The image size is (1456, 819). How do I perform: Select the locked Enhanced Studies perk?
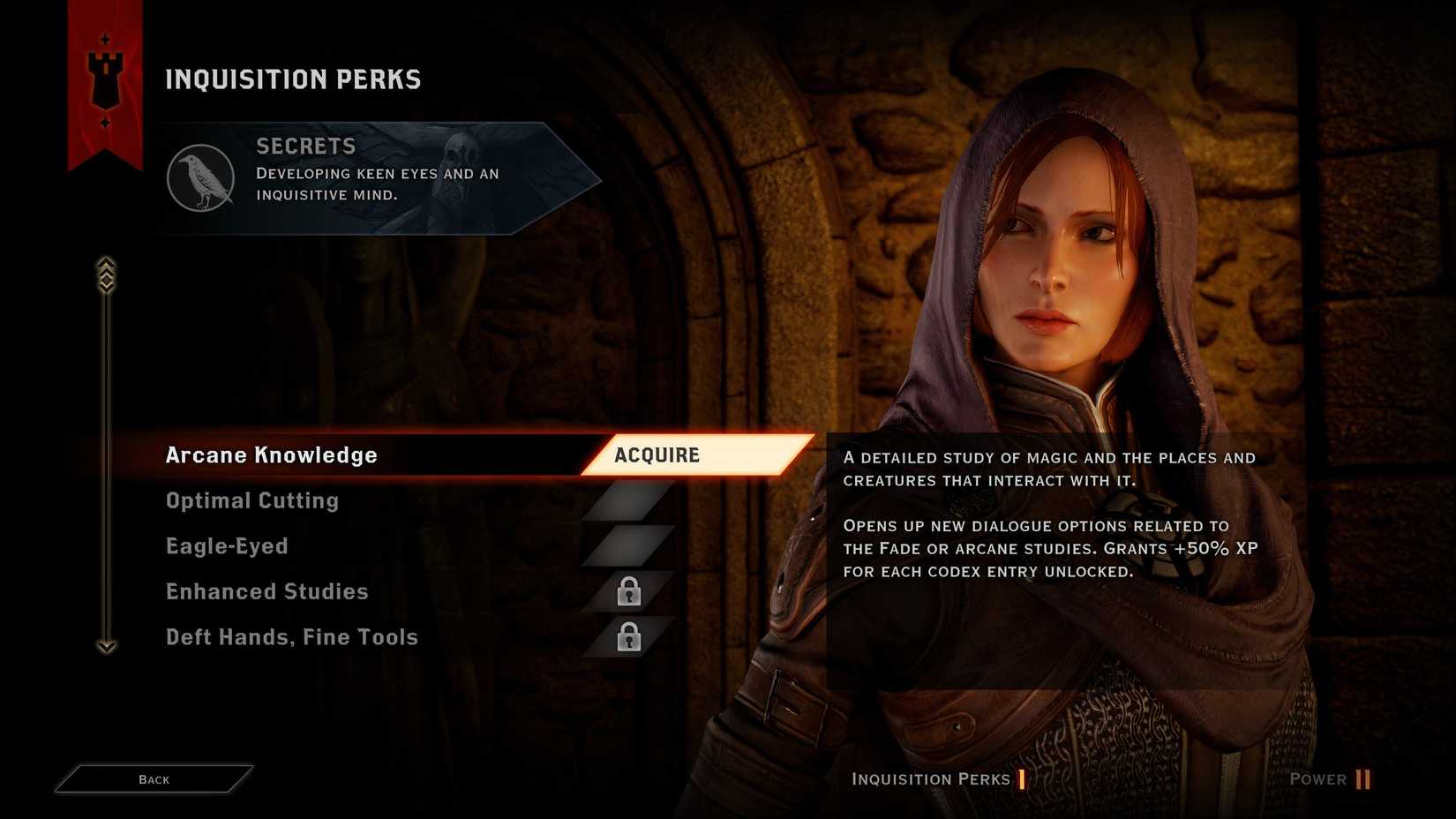(266, 592)
